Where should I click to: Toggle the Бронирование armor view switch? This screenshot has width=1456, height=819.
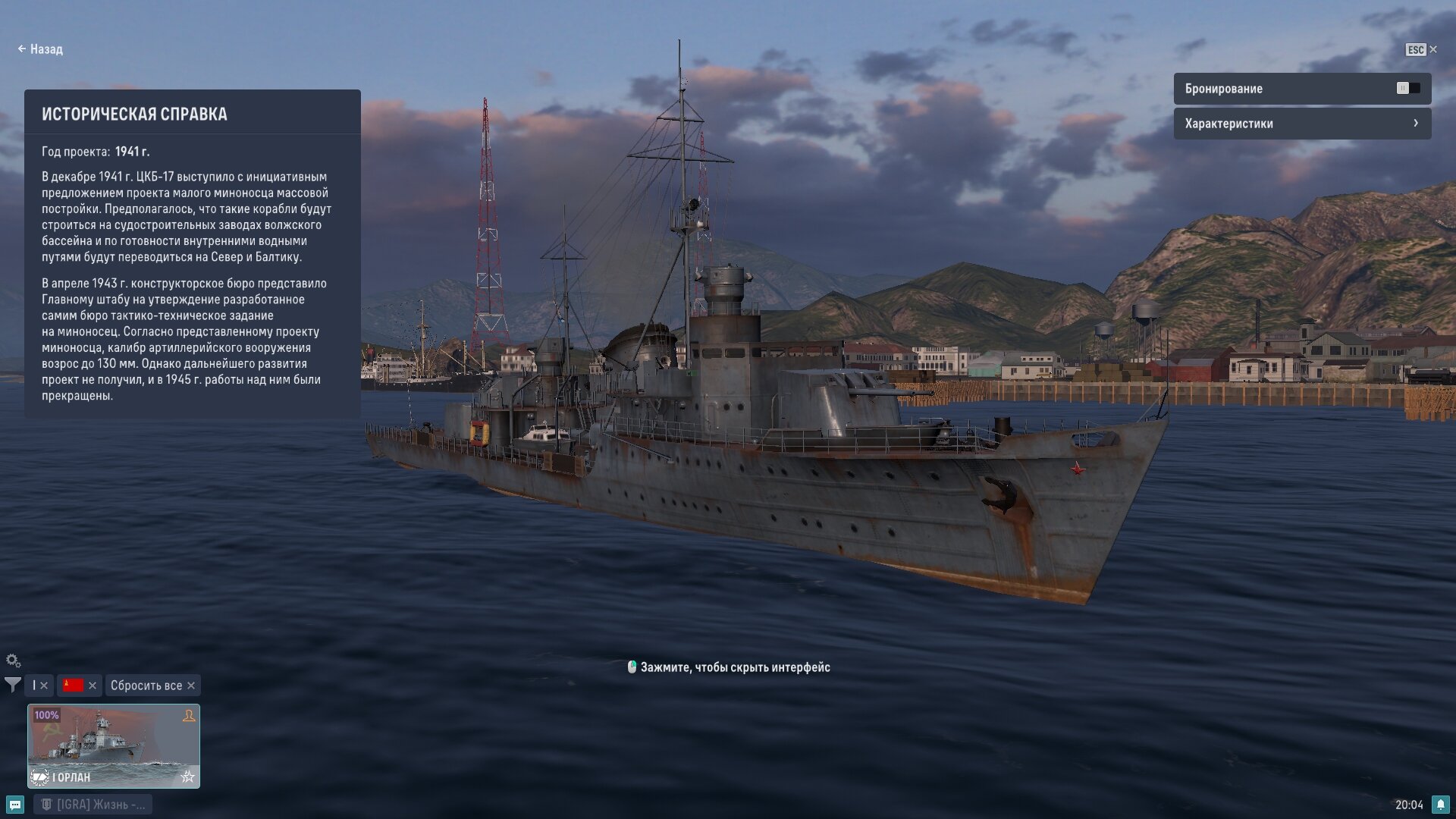point(1407,89)
